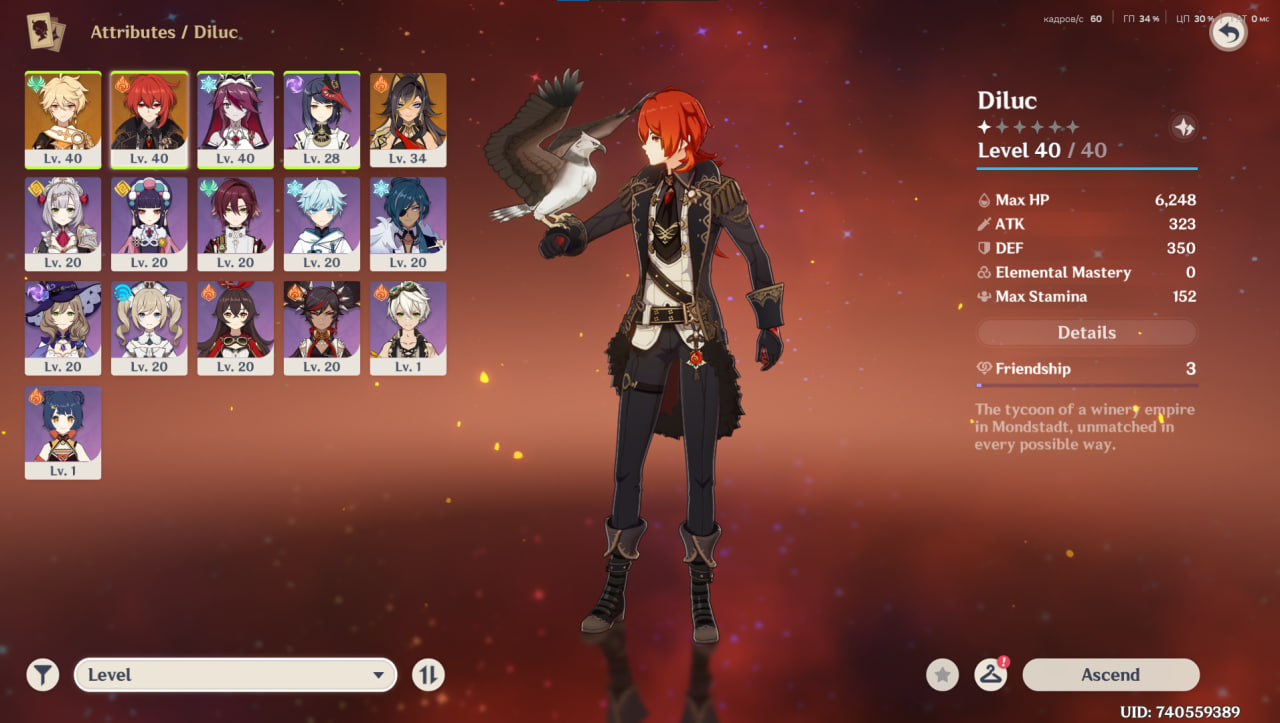Select the blond Traveler portrait
The width and height of the screenshot is (1280, 723).
click(x=63, y=118)
